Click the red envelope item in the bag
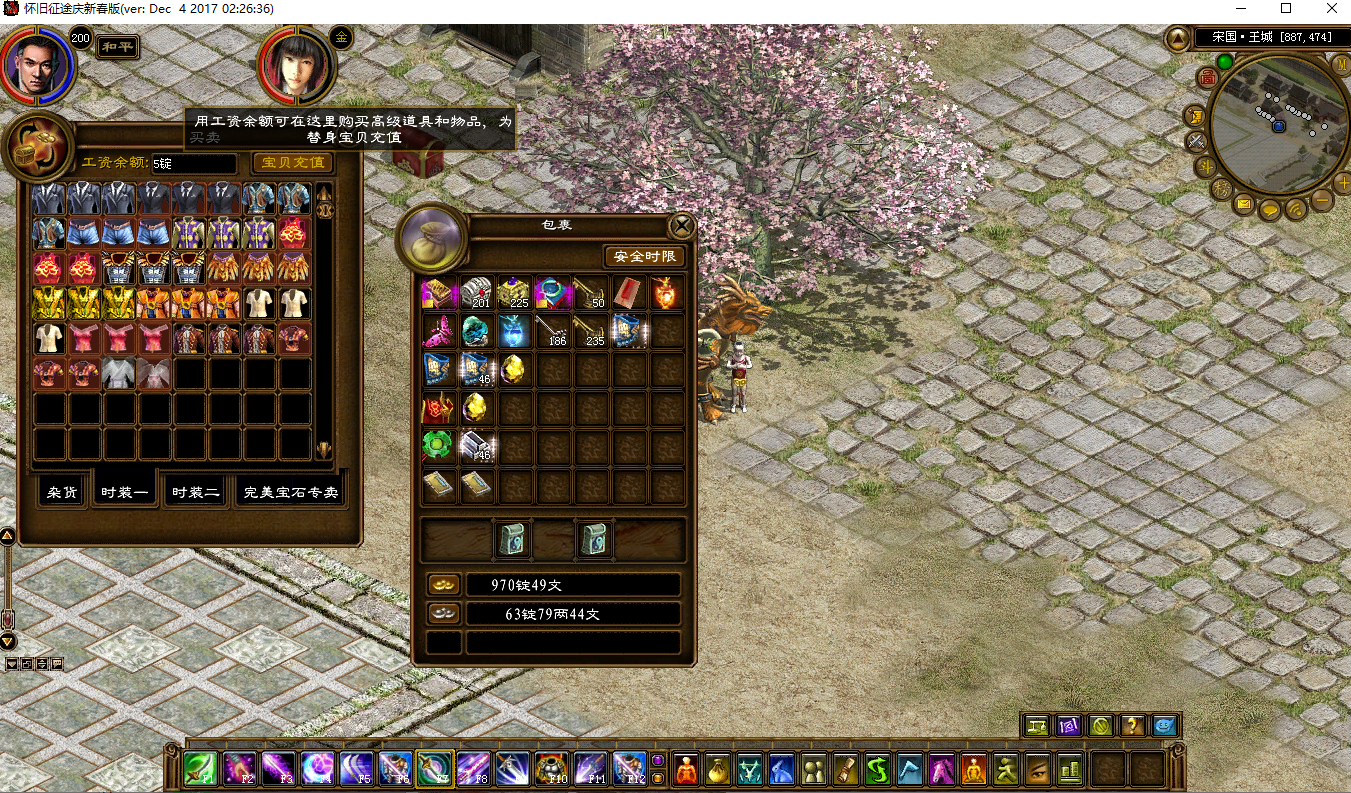1351x793 pixels. (629, 294)
